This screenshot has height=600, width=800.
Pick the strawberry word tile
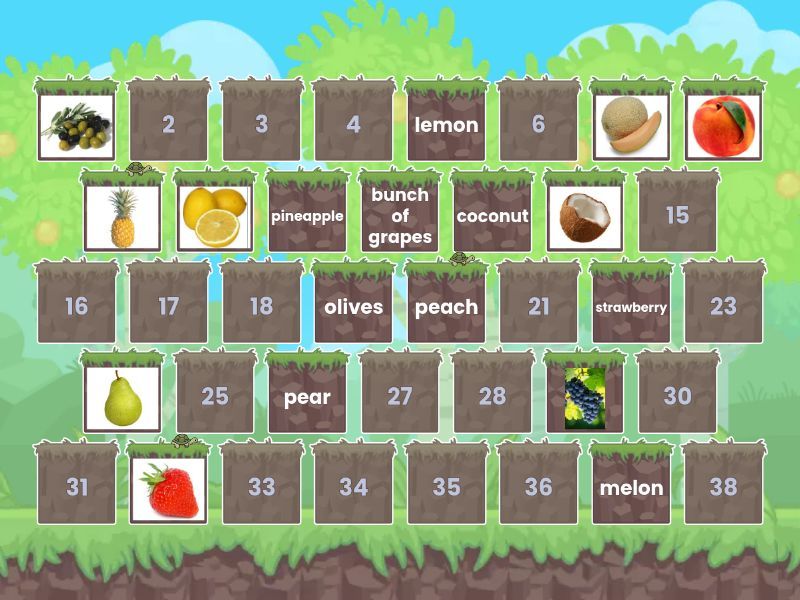[631, 307]
